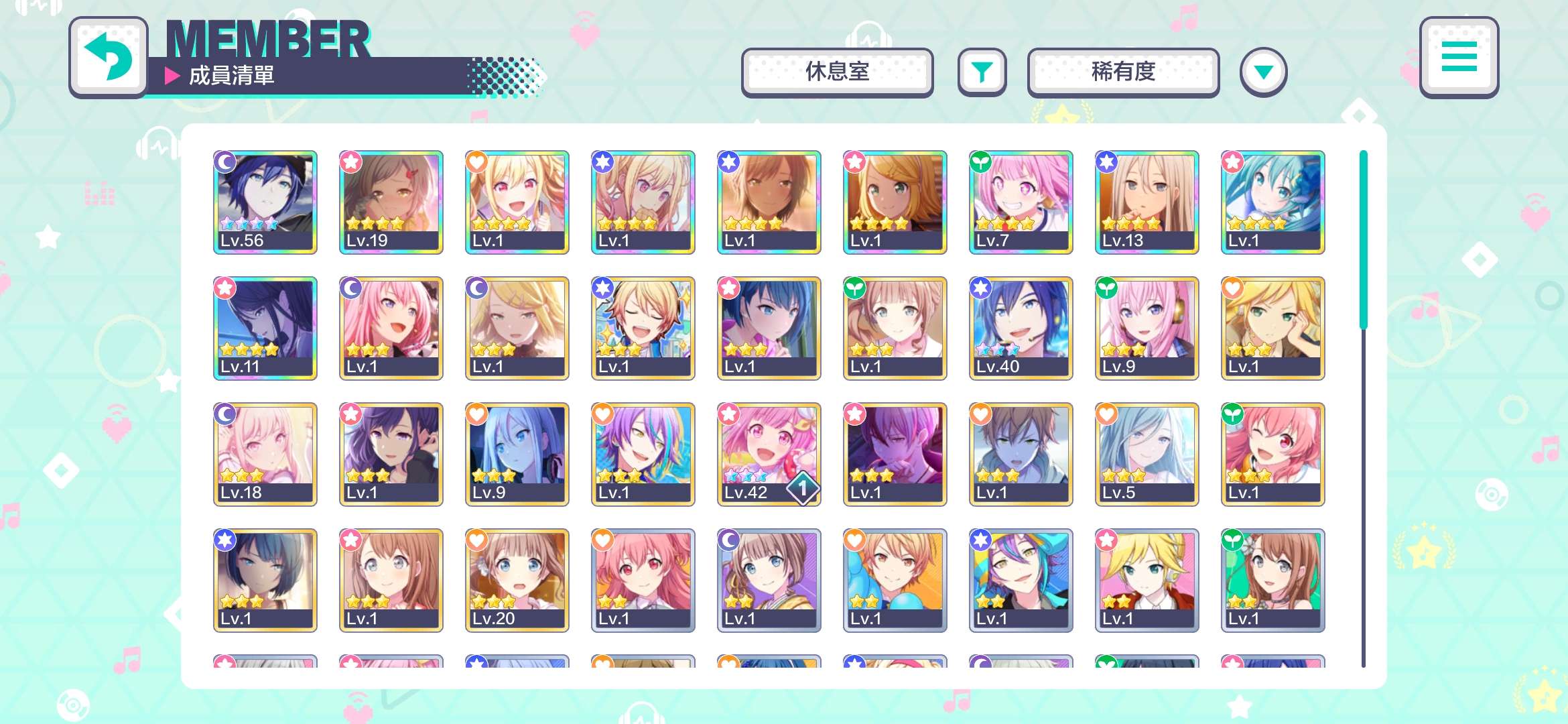Open the Lv.19 four-star member card
Image resolution: width=1568 pixels, height=724 pixels.
391,201
